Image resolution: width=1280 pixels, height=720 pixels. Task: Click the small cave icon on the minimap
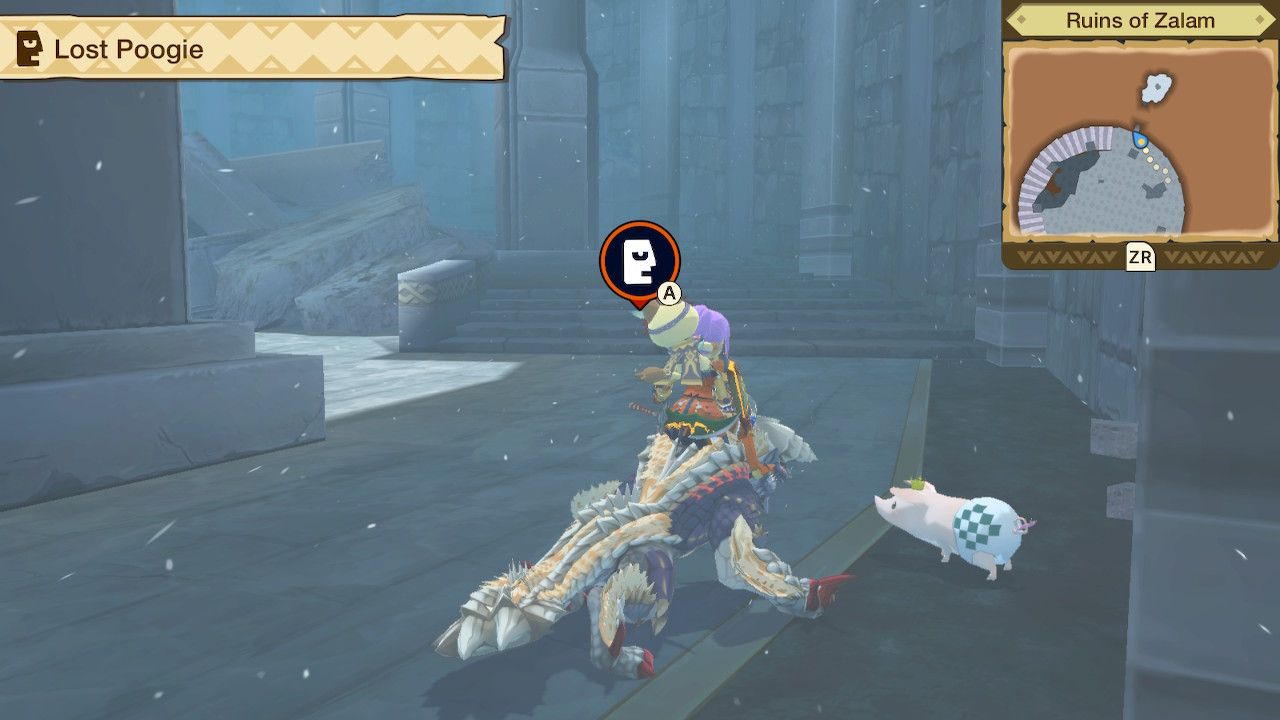tap(1158, 88)
